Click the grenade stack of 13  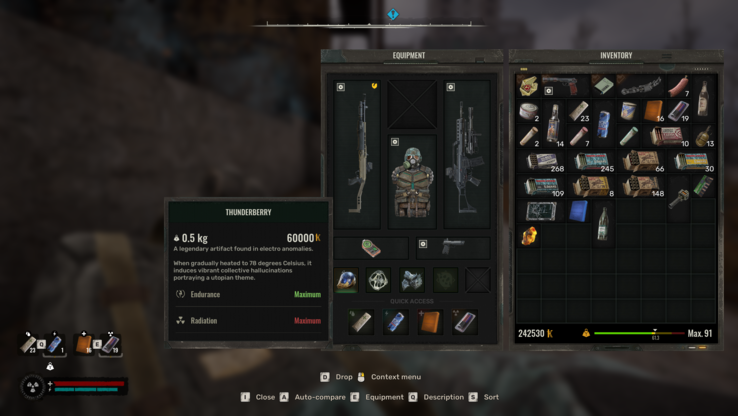[x=703, y=136]
